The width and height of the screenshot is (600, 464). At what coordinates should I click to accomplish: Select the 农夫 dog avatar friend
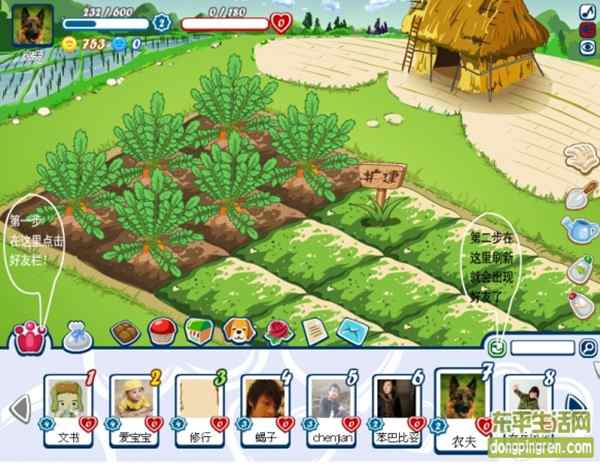point(462,395)
